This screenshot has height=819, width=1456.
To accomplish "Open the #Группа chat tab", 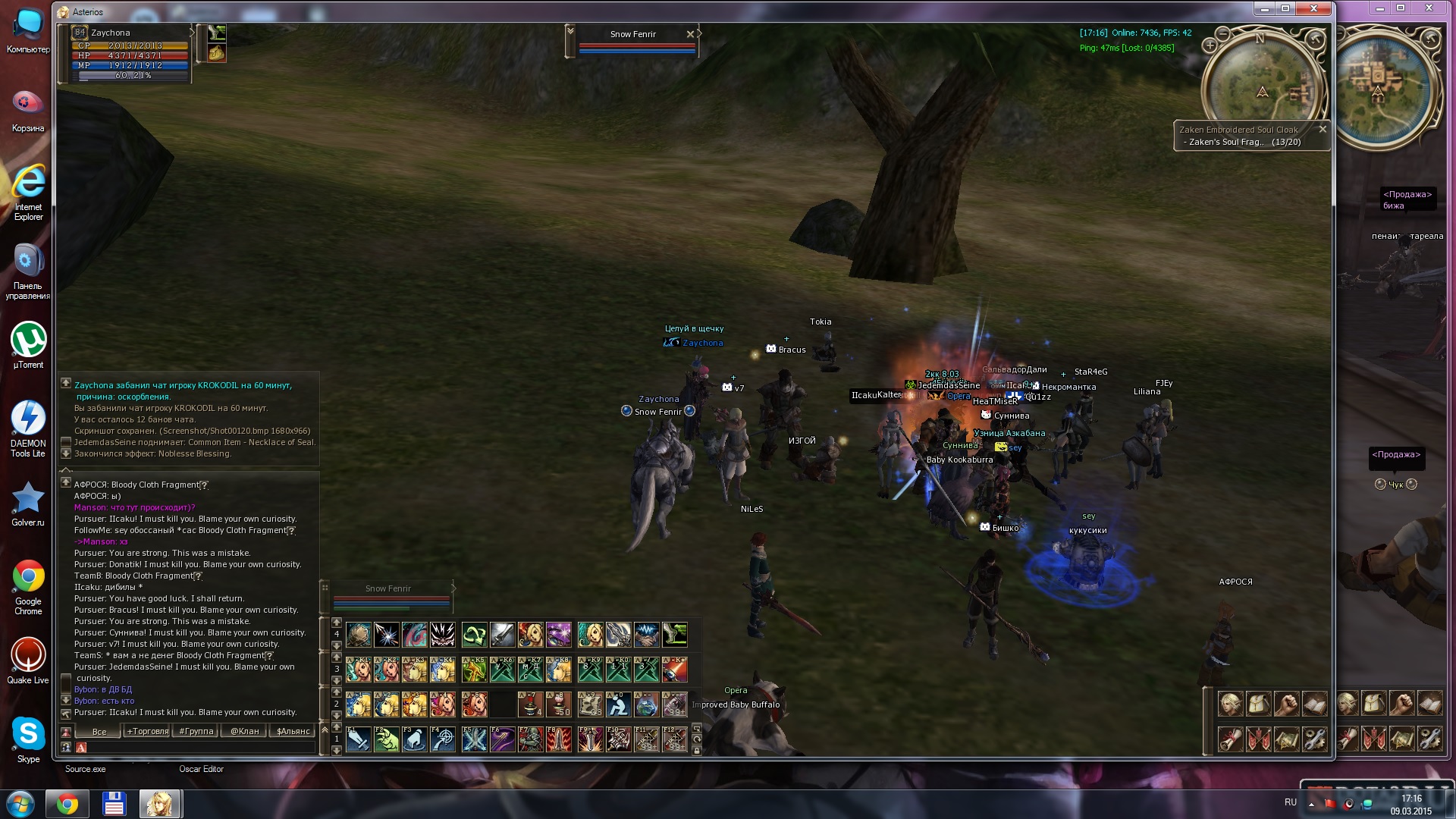I will pos(196,731).
